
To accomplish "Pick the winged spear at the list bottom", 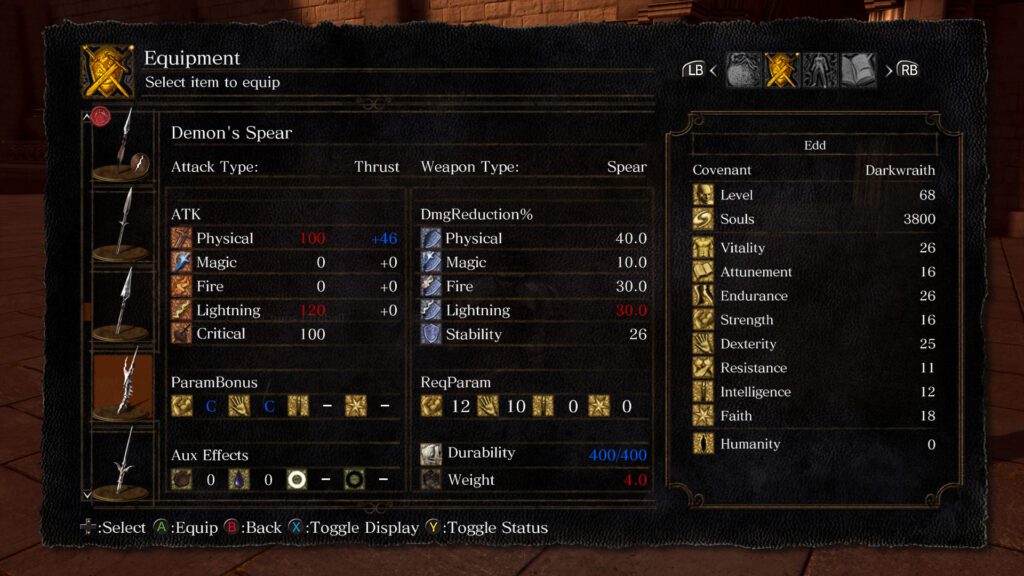I will [122, 461].
